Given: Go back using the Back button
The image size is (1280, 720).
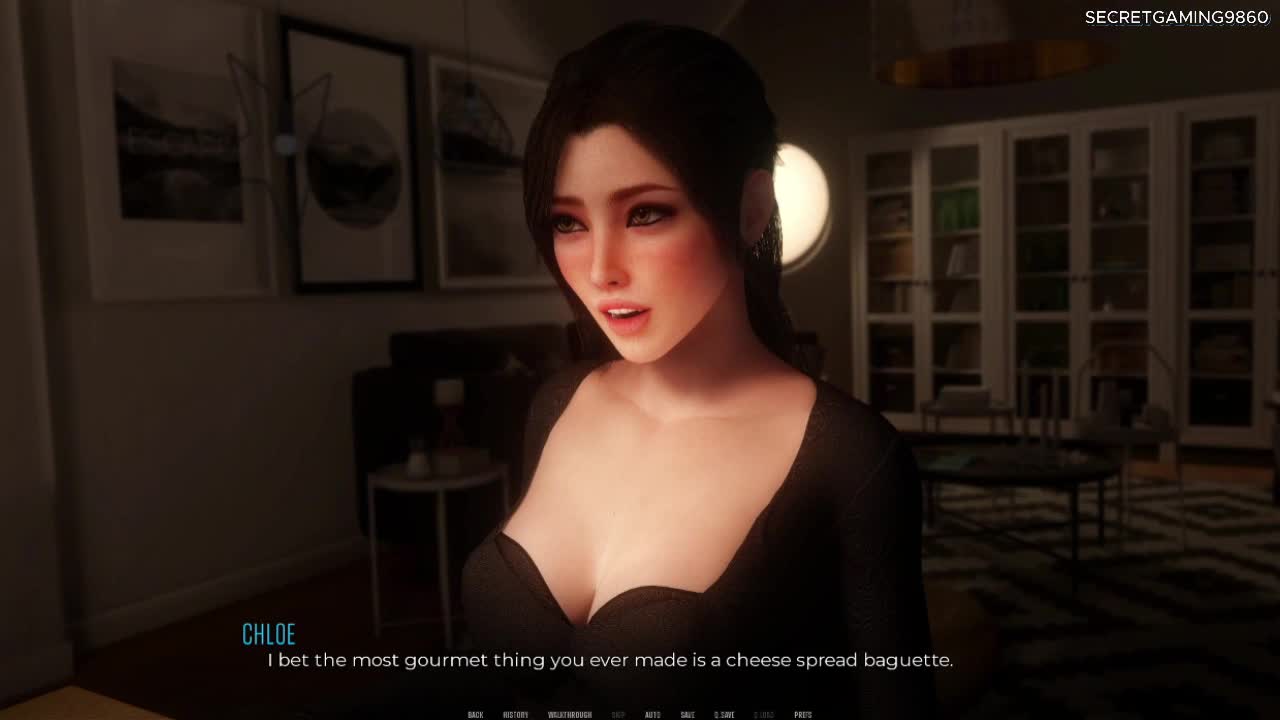Looking at the screenshot, I should tap(475, 715).
